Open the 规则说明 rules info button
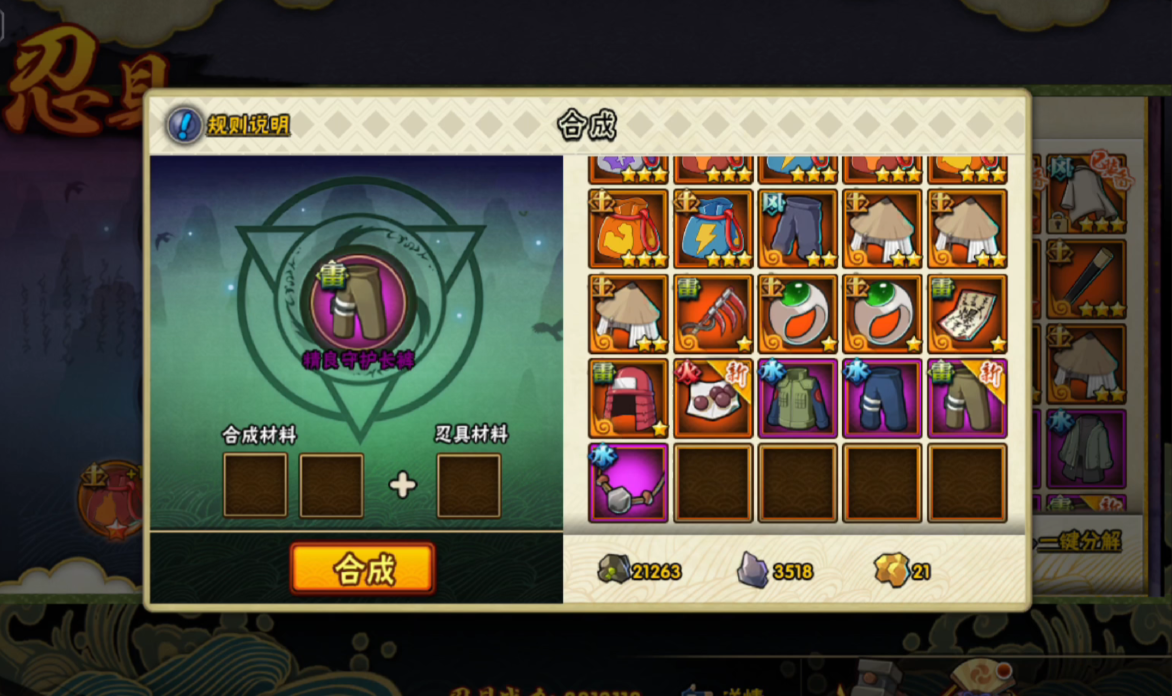The image size is (1172, 696). coord(229,125)
